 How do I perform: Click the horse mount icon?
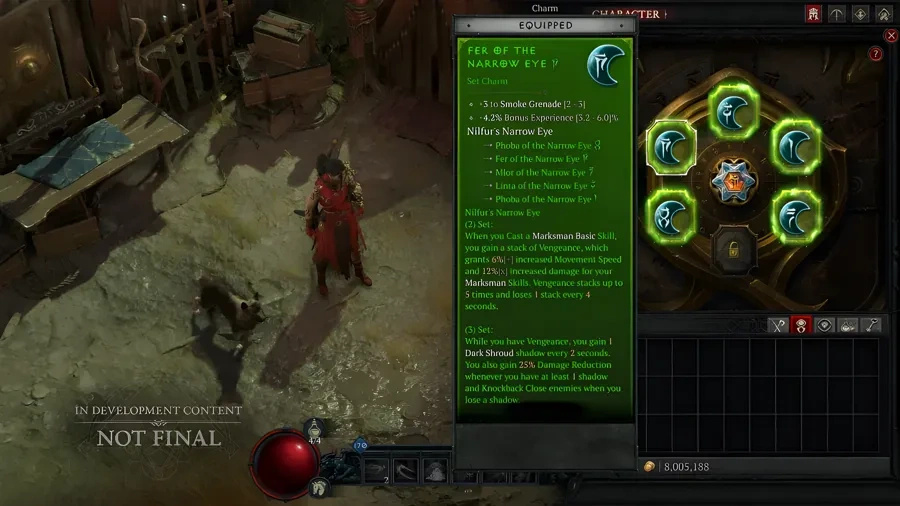(x=319, y=487)
